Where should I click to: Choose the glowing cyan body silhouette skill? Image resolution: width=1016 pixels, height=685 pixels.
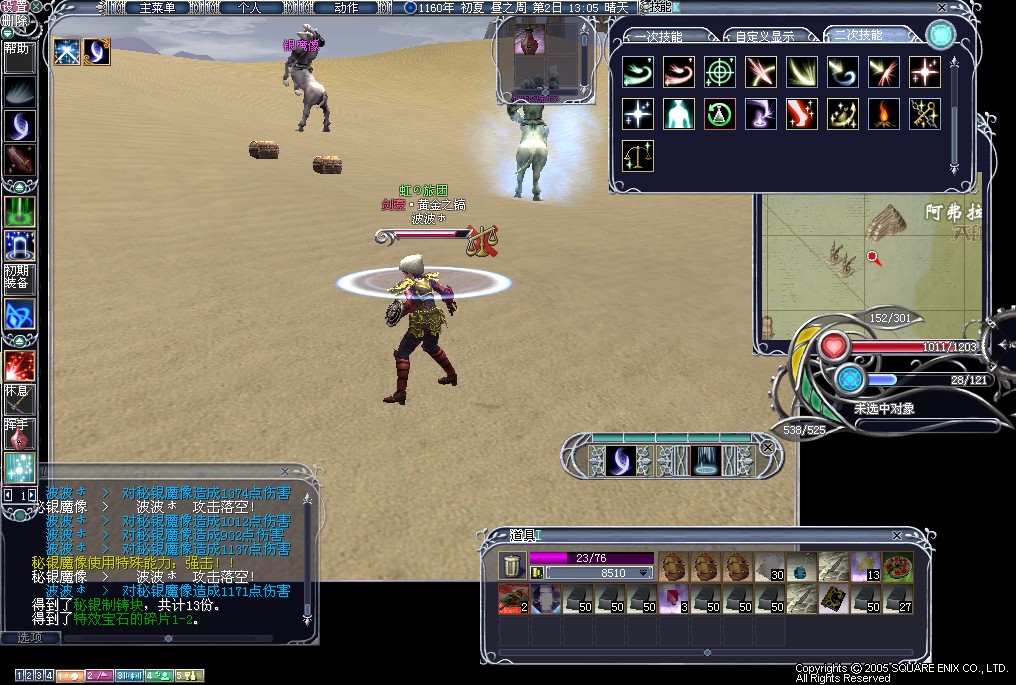click(678, 113)
